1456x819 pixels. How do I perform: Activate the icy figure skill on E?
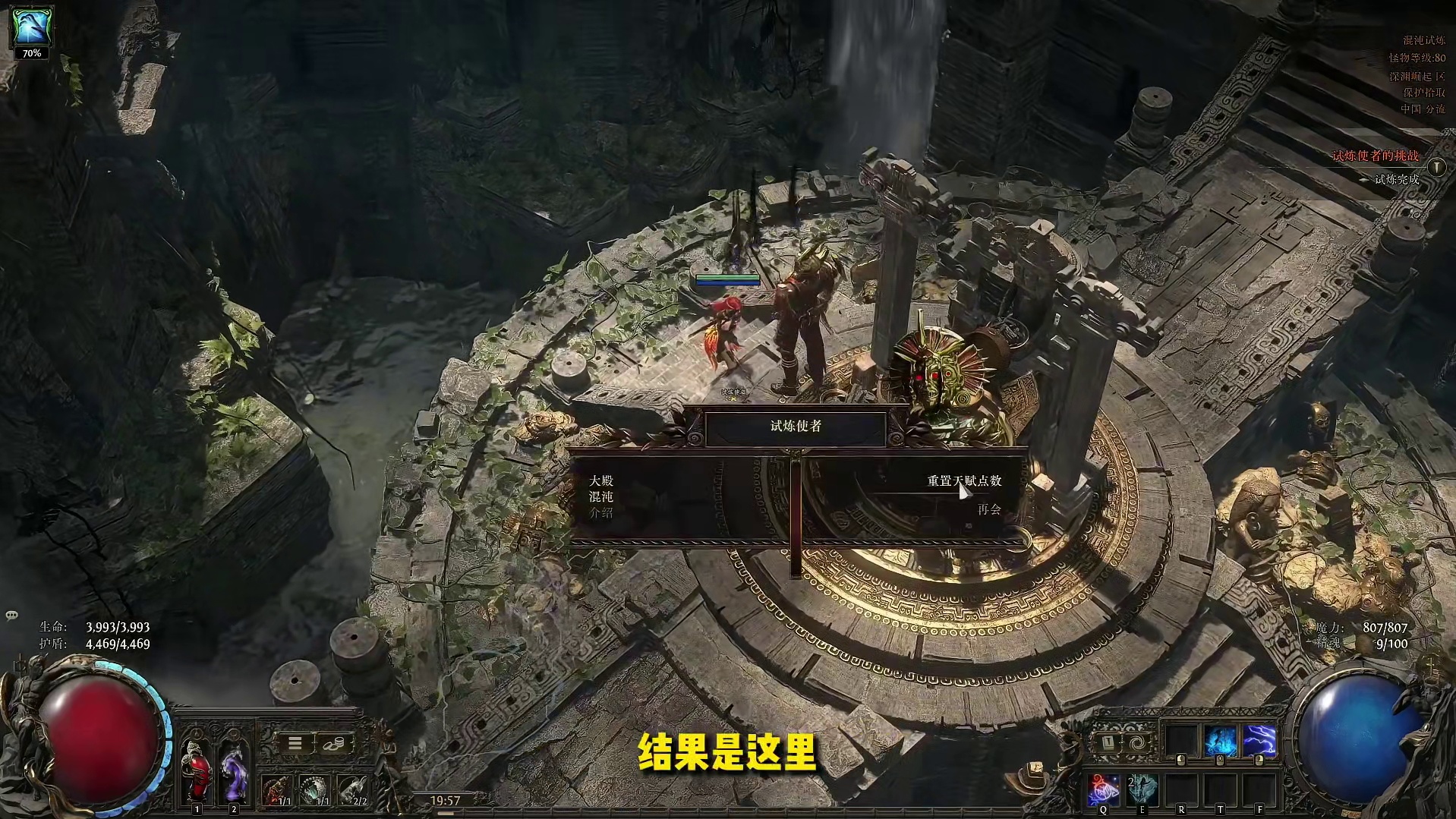point(1142,791)
